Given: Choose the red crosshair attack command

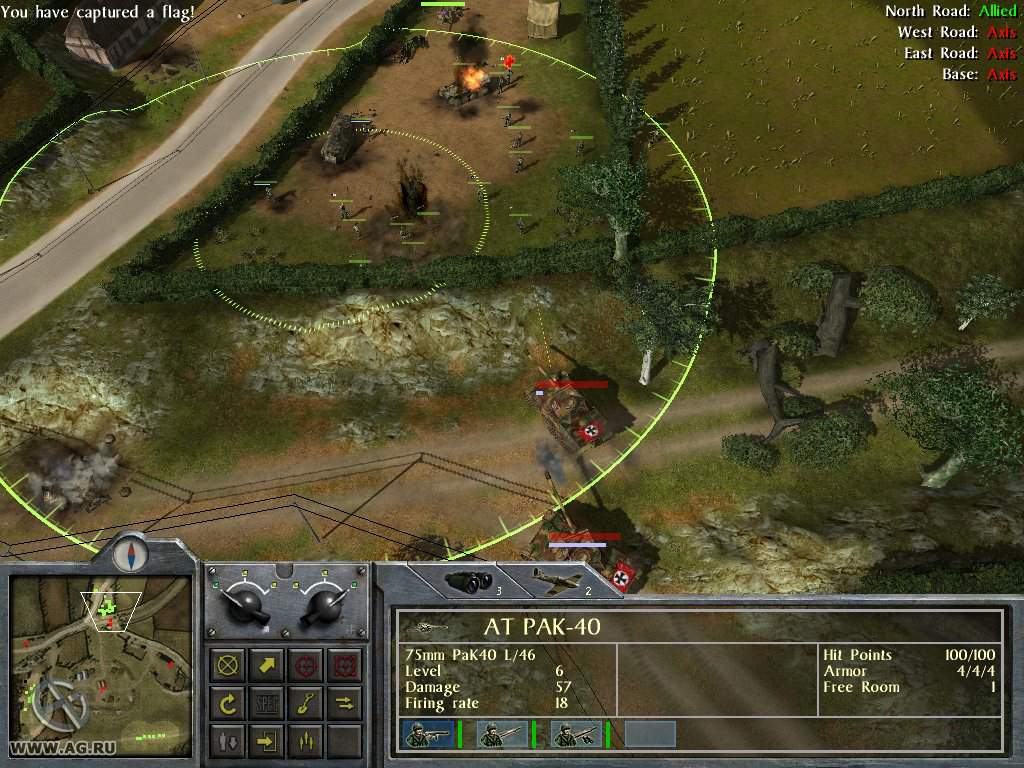Looking at the screenshot, I should pos(305,665).
